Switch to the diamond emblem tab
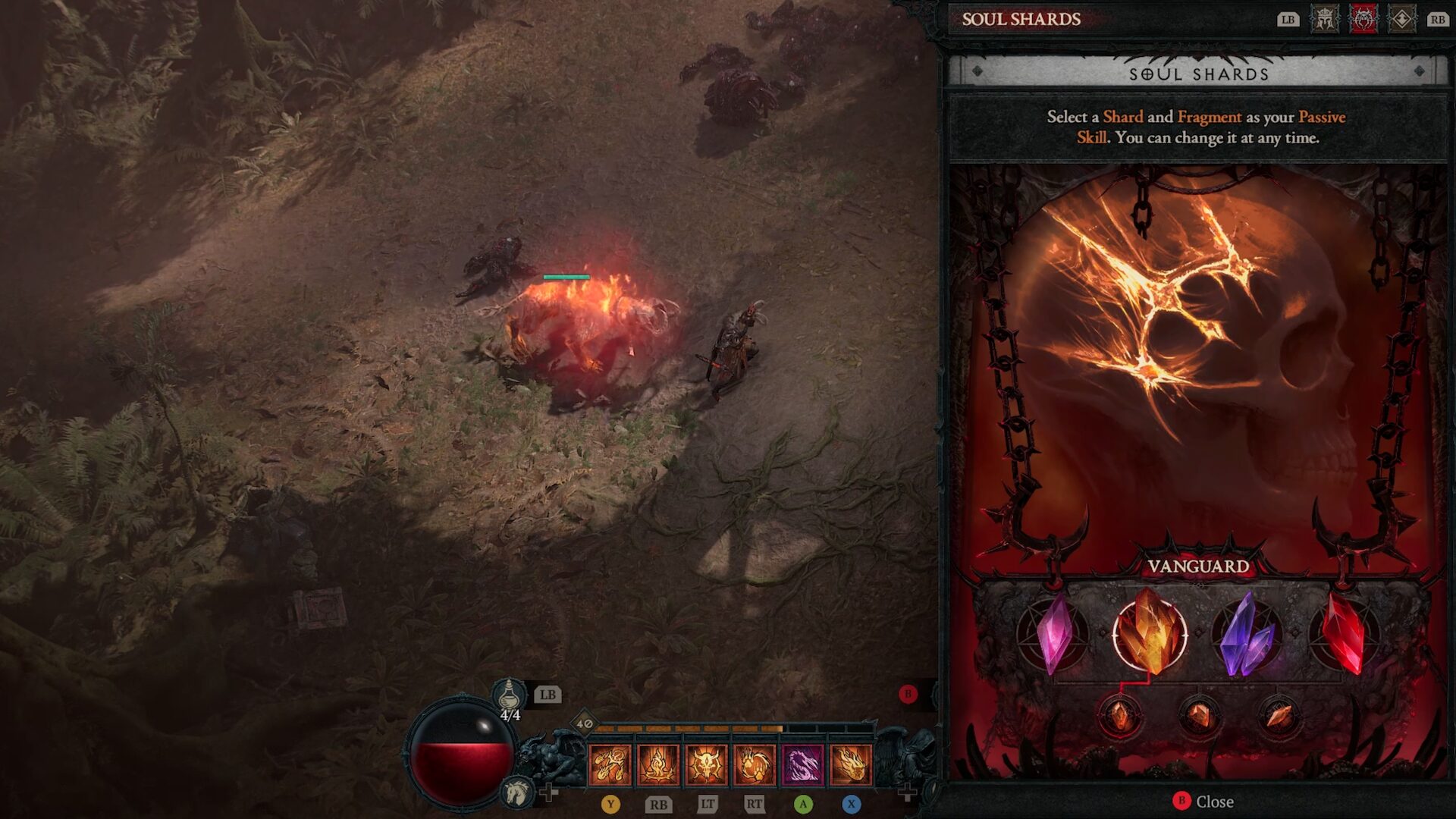Image resolution: width=1456 pixels, height=819 pixels. (x=1401, y=20)
